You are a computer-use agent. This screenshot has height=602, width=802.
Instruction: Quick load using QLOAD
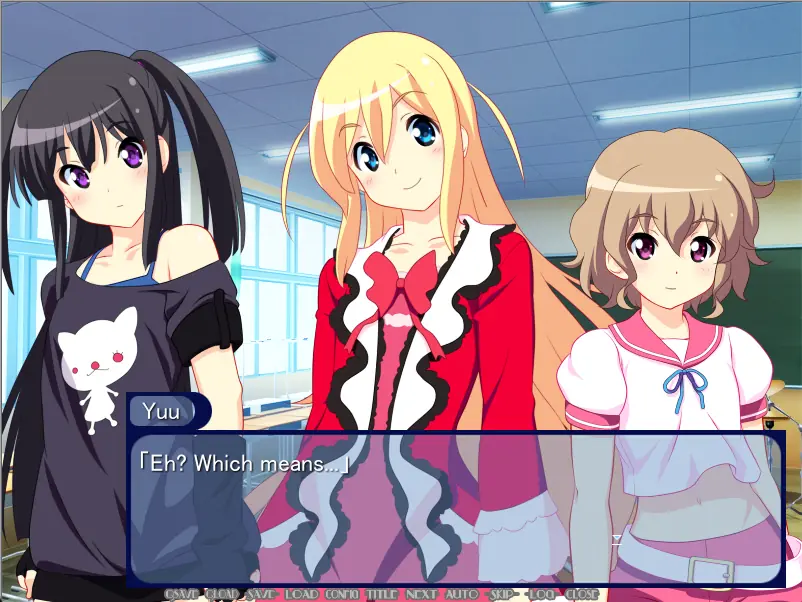click(x=221, y=594)
